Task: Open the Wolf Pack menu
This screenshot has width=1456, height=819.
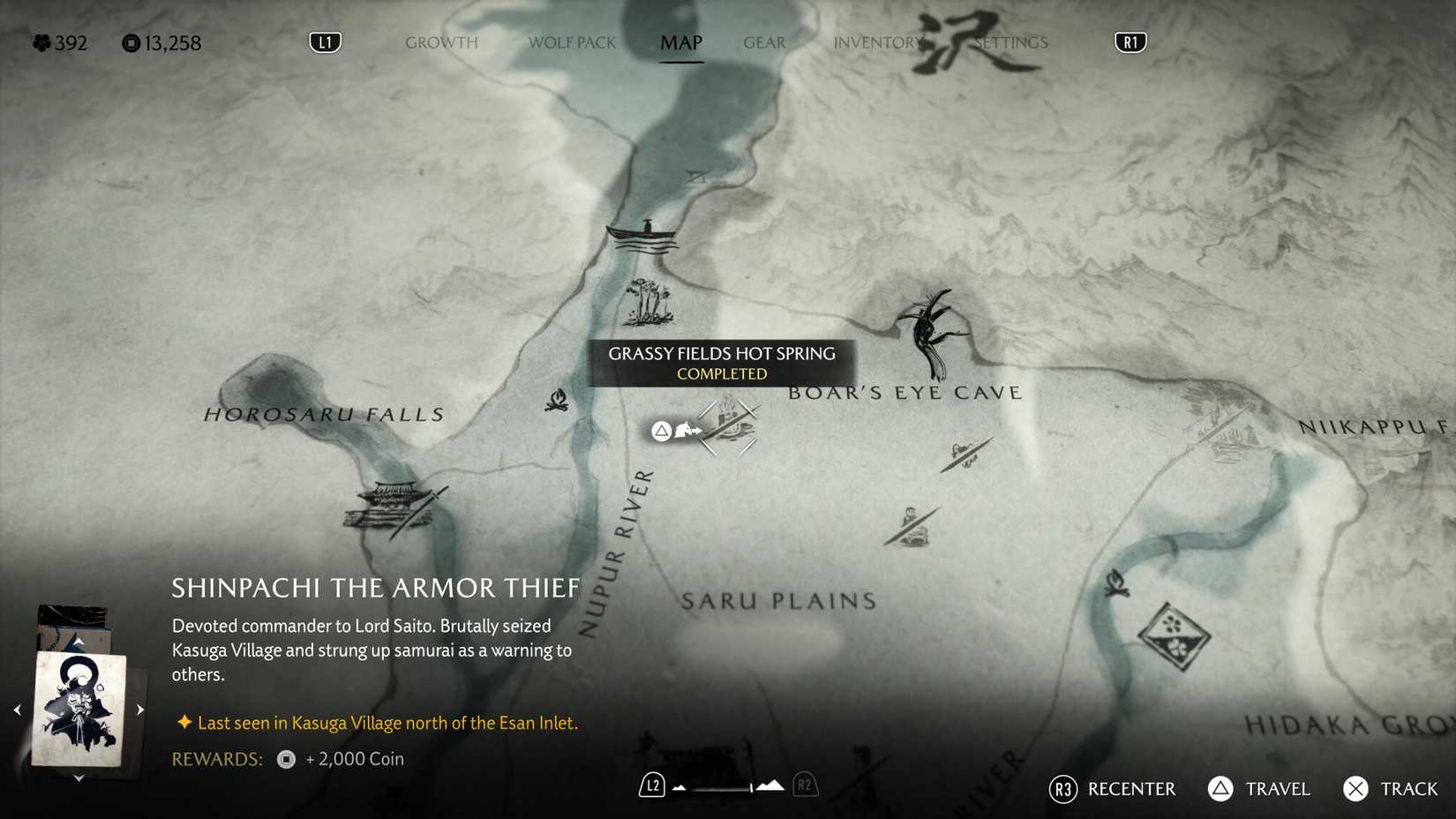Action: [x=571, y=42]
